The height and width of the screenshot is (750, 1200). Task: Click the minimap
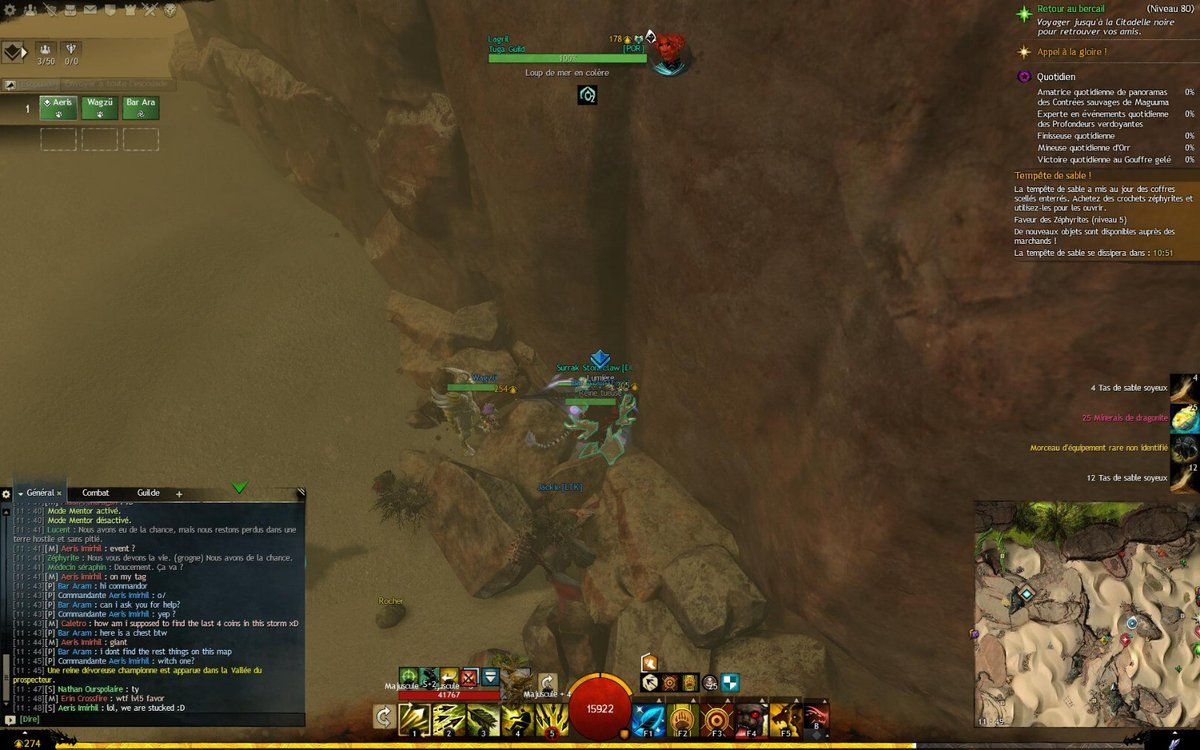pyautogui.click(x=1084, y=612)
